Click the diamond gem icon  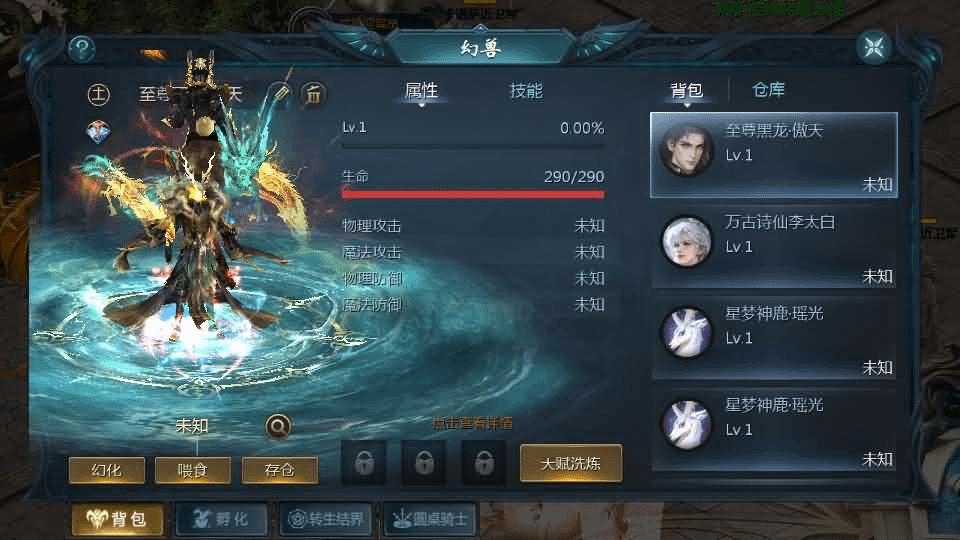pyautogui.click(x=98, y=131)
